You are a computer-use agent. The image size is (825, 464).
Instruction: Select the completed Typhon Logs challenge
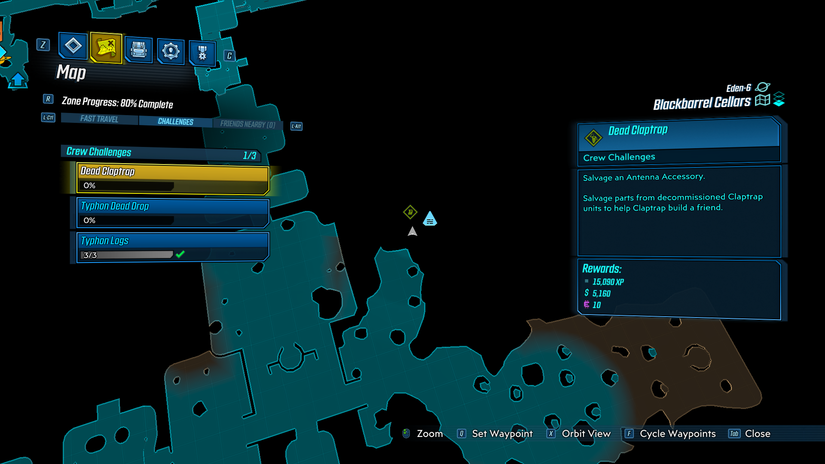tap(173, 246)
